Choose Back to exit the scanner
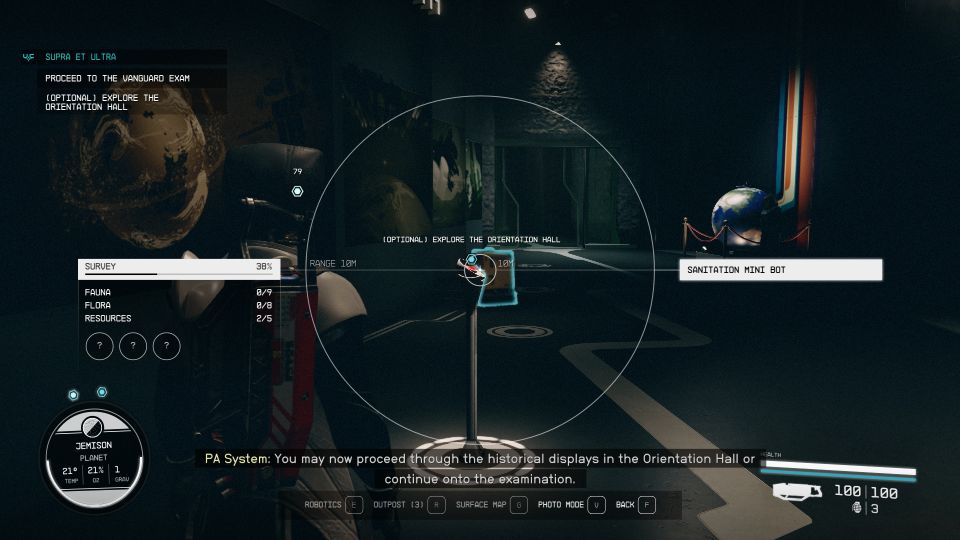The width and height of the screenshot is (960, 540). tap(635, 505)
